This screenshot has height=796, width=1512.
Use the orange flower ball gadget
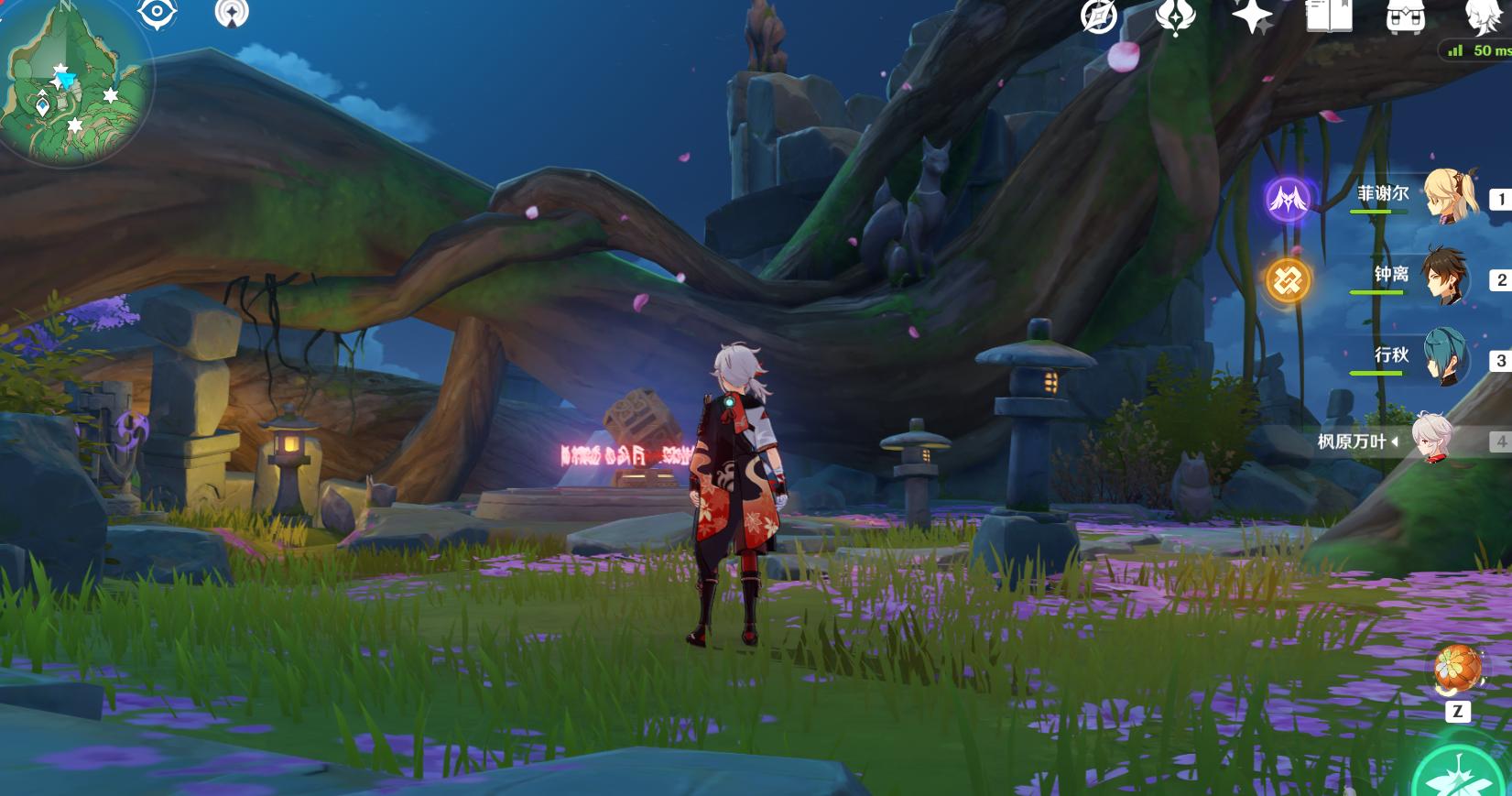pyautogui.click(x=1457, y=670)
